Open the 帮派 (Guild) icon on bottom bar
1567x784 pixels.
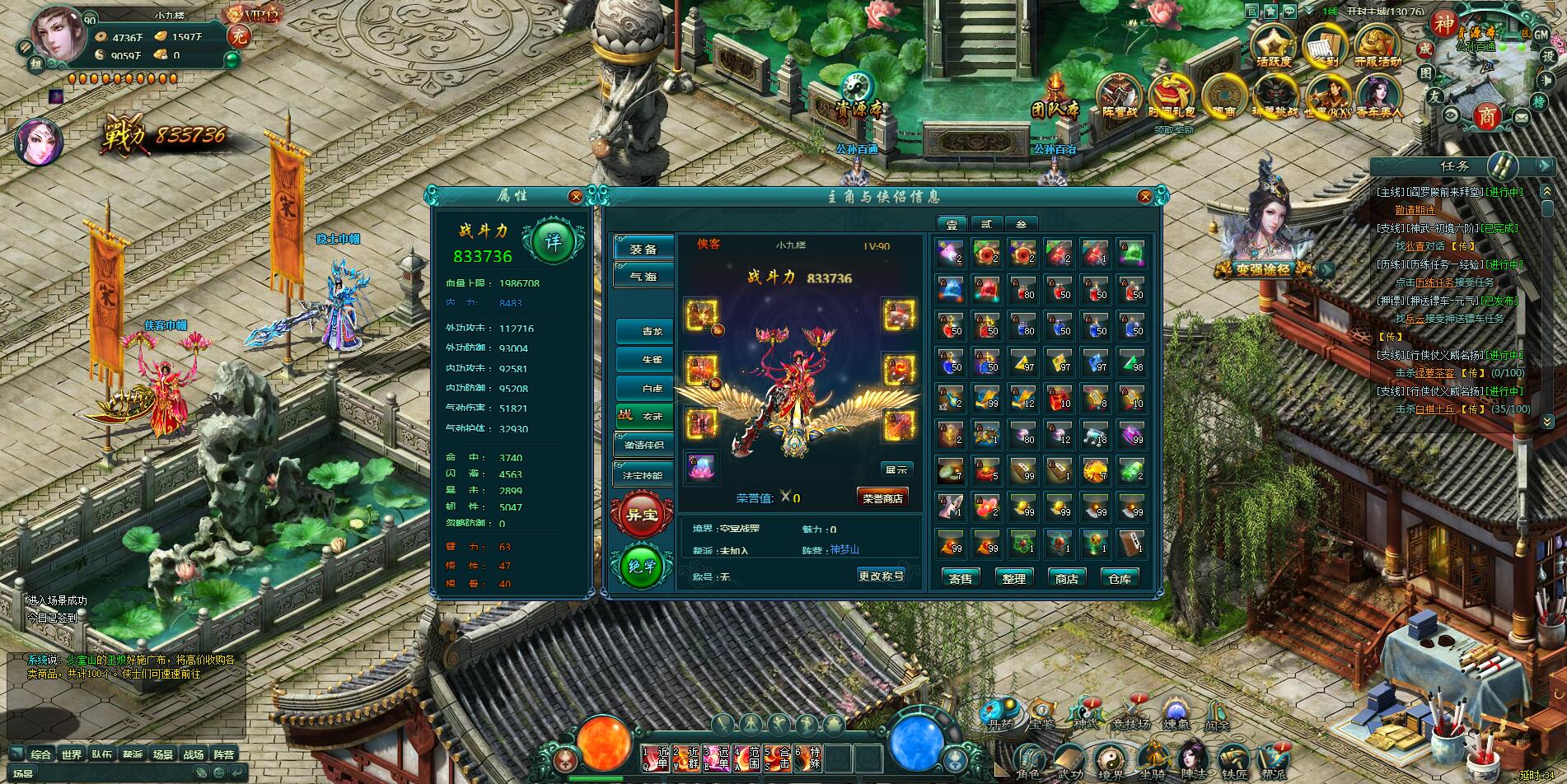1272,756
